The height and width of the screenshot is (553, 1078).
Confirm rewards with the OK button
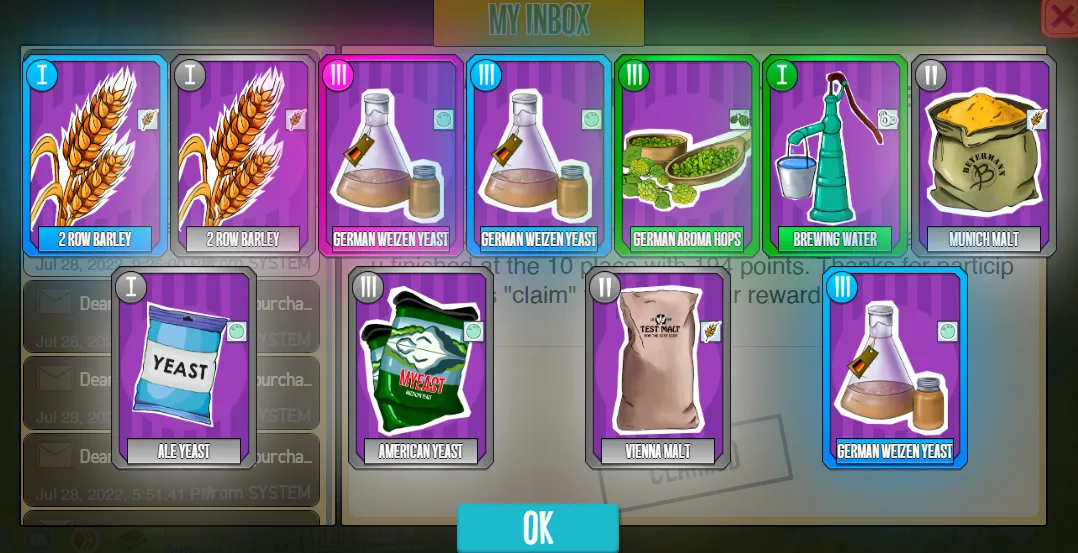538,528
